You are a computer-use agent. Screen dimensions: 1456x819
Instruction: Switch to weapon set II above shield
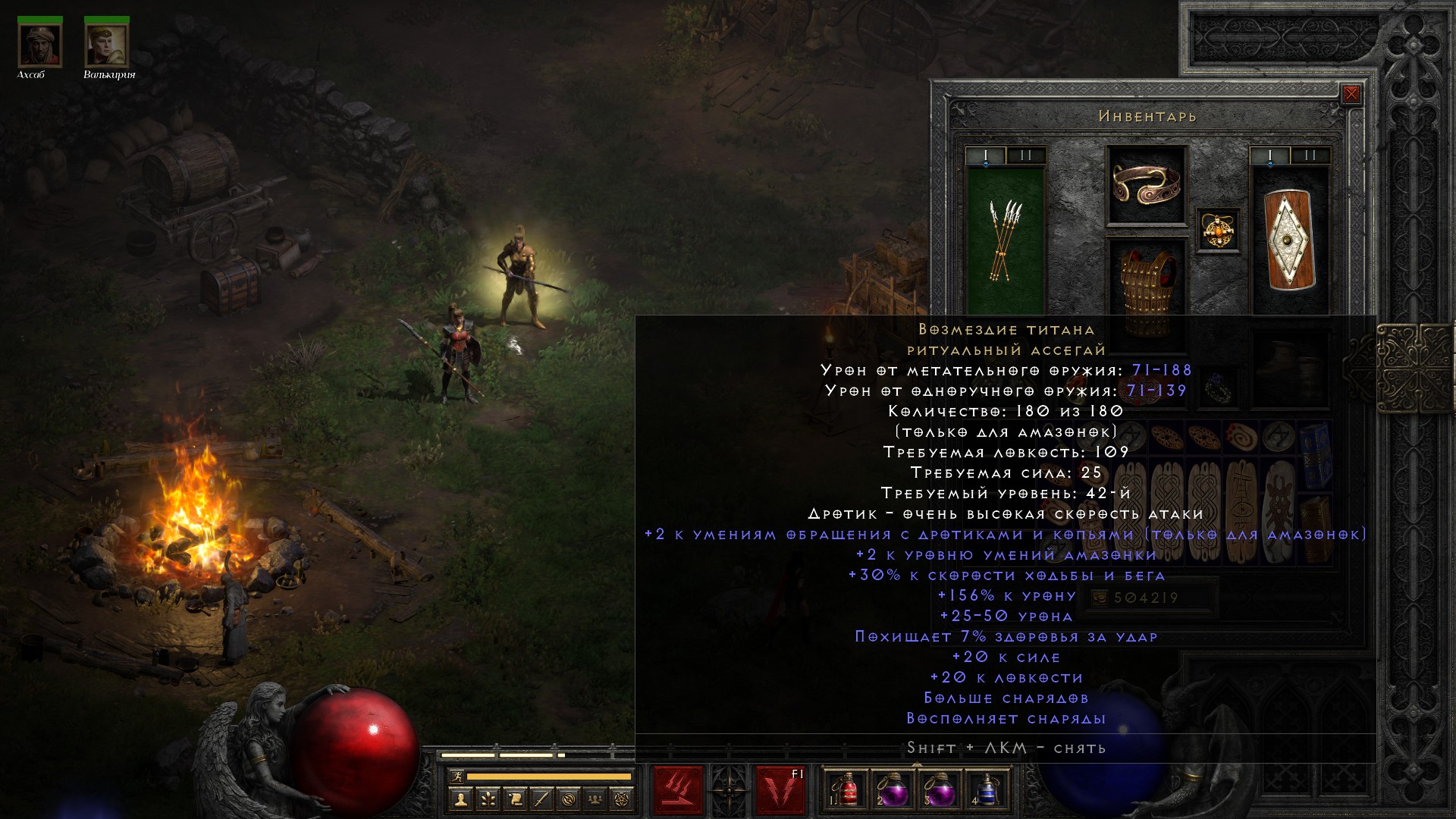pyautogui.click(x=1310, y=155)
